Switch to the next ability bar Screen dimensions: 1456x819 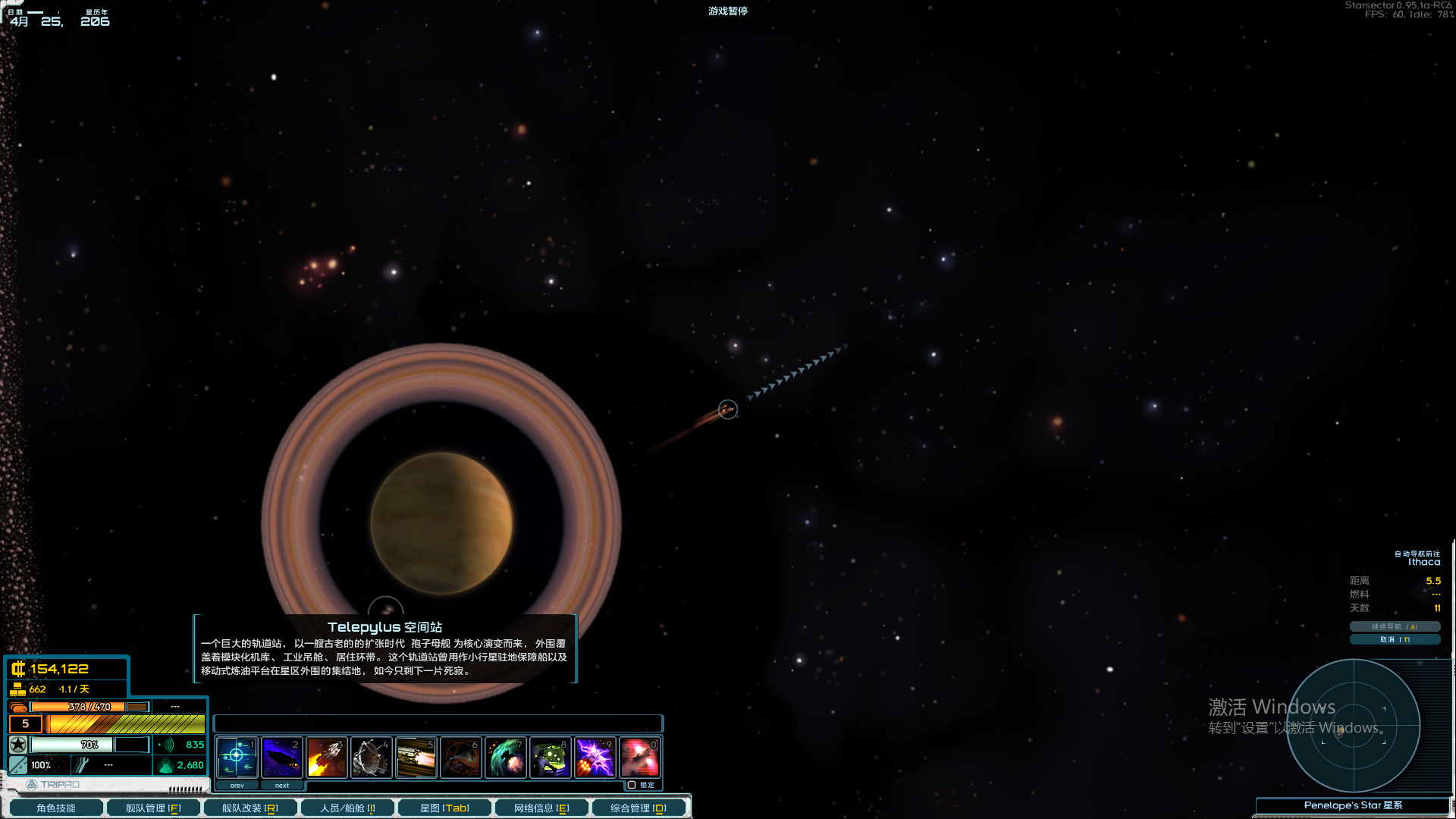point(282,786)
